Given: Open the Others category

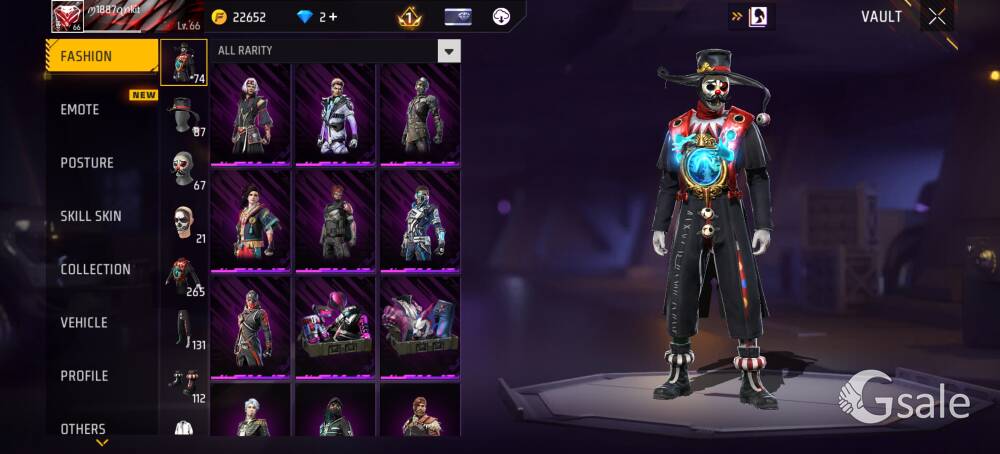Looking at the screenshot, I should click(83, 428).
